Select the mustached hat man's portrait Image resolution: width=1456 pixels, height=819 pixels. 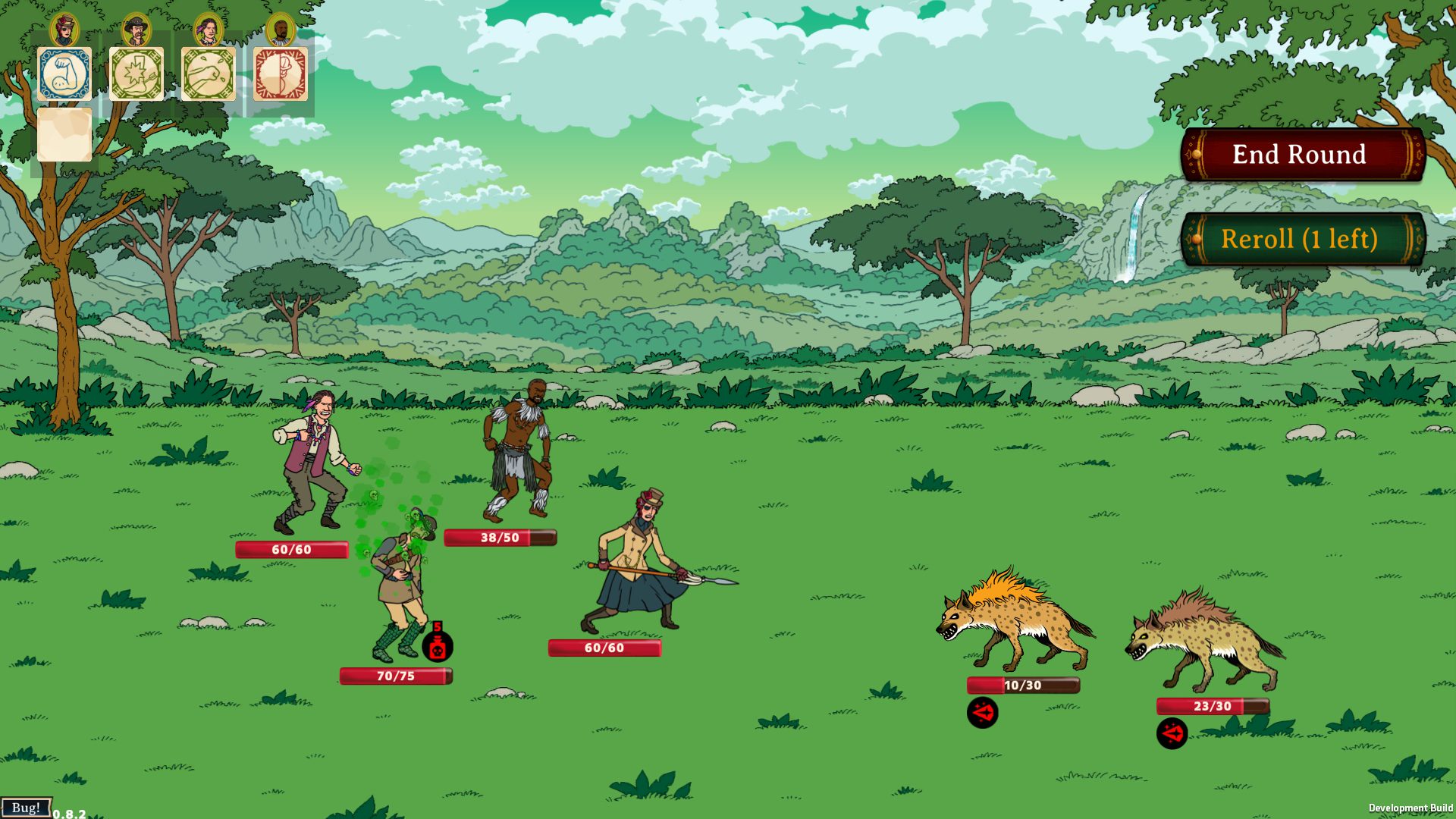tap(136, 30)
